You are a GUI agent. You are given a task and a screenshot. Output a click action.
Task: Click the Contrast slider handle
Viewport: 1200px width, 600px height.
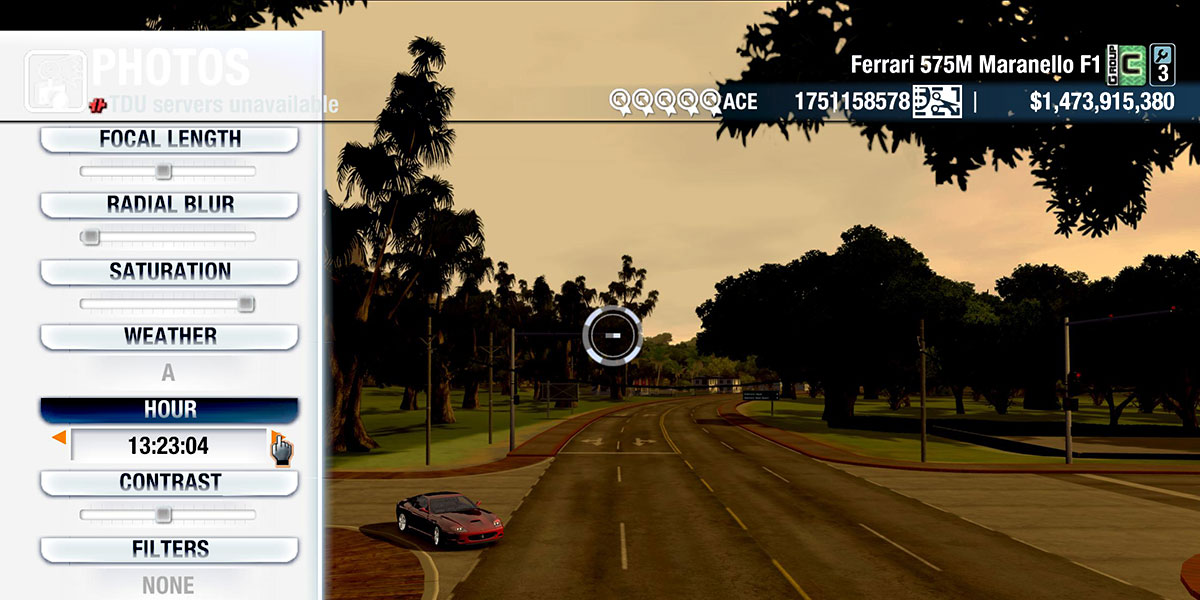(163, 515)
